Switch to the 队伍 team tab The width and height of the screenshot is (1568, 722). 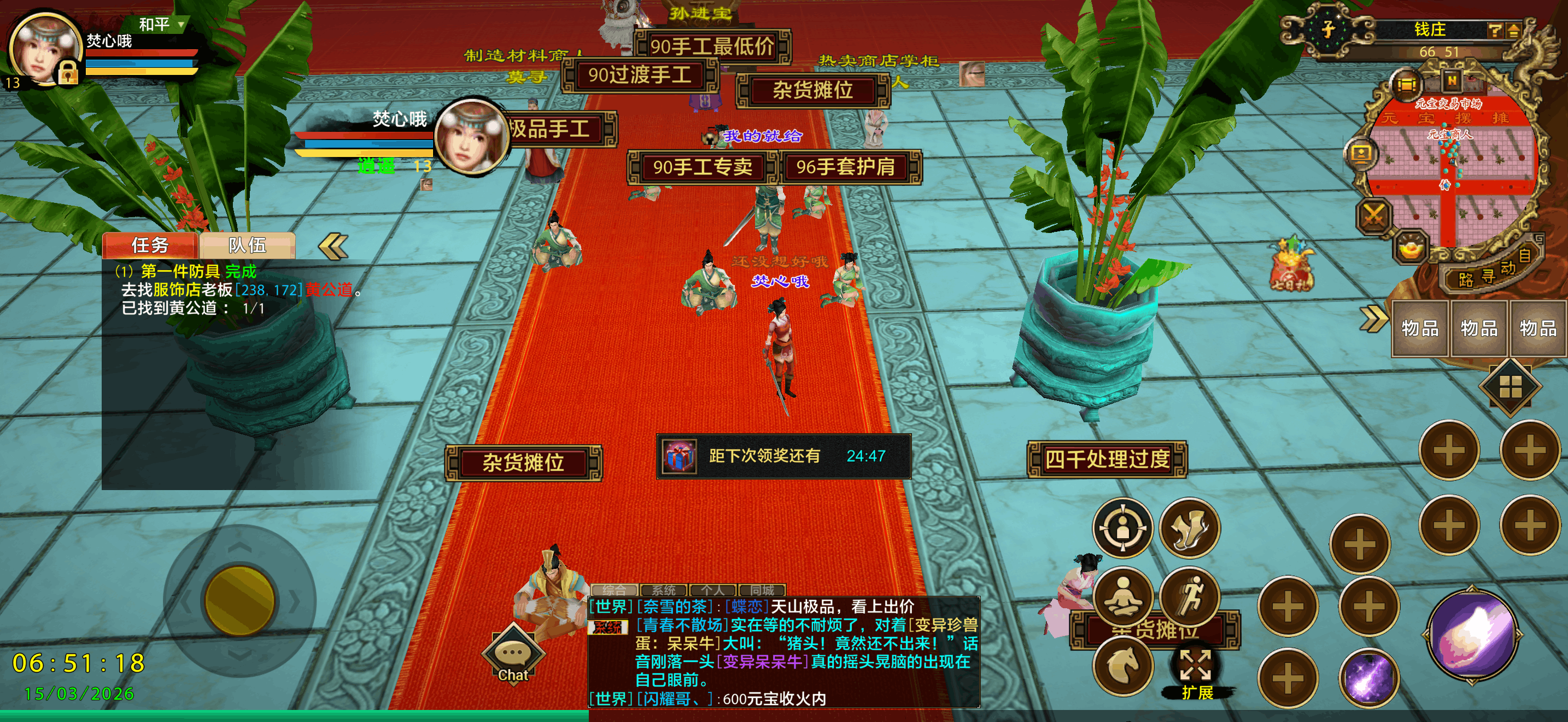point(247,246)
